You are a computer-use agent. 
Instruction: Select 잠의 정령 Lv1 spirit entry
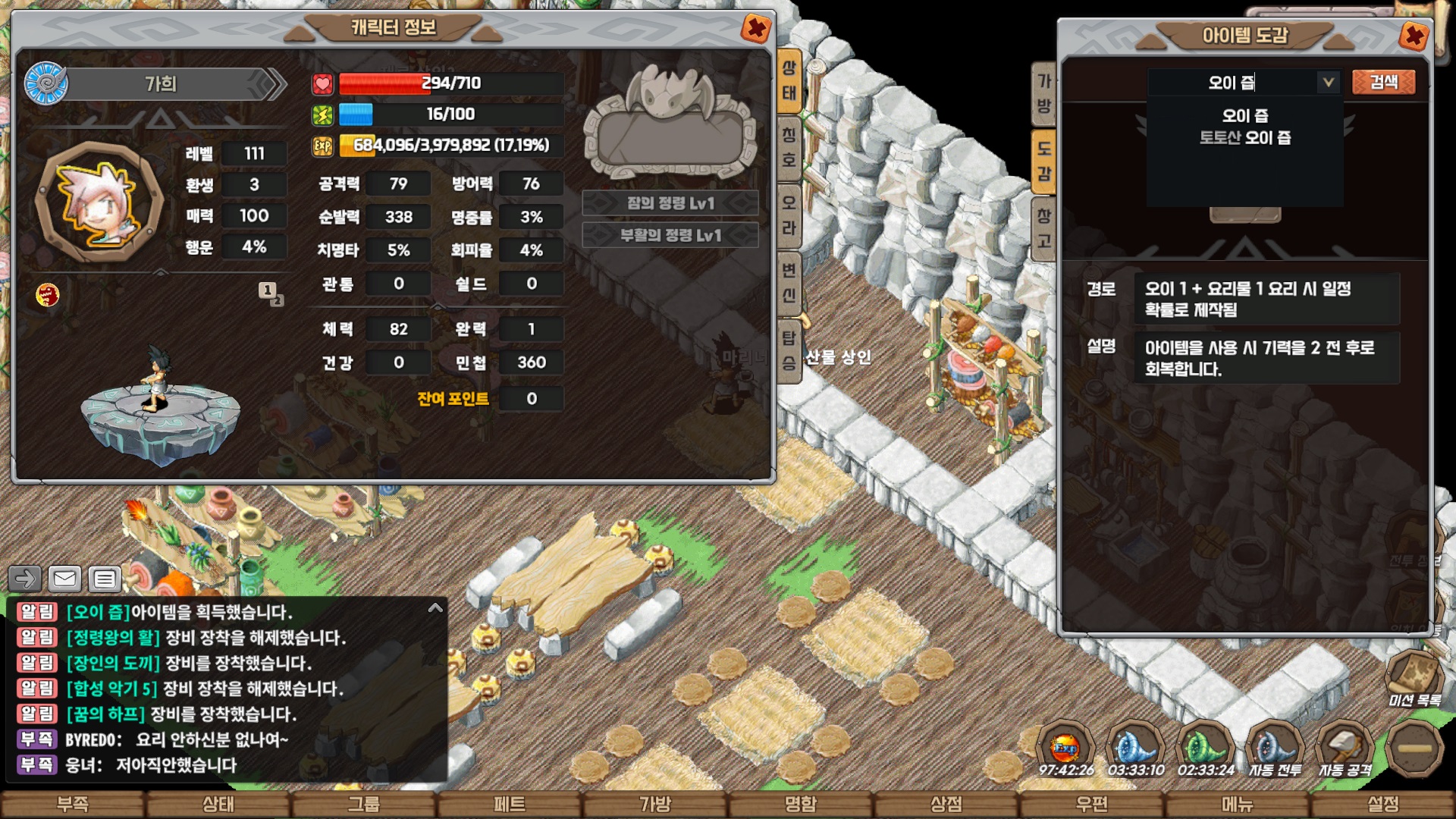coord(670,203)
